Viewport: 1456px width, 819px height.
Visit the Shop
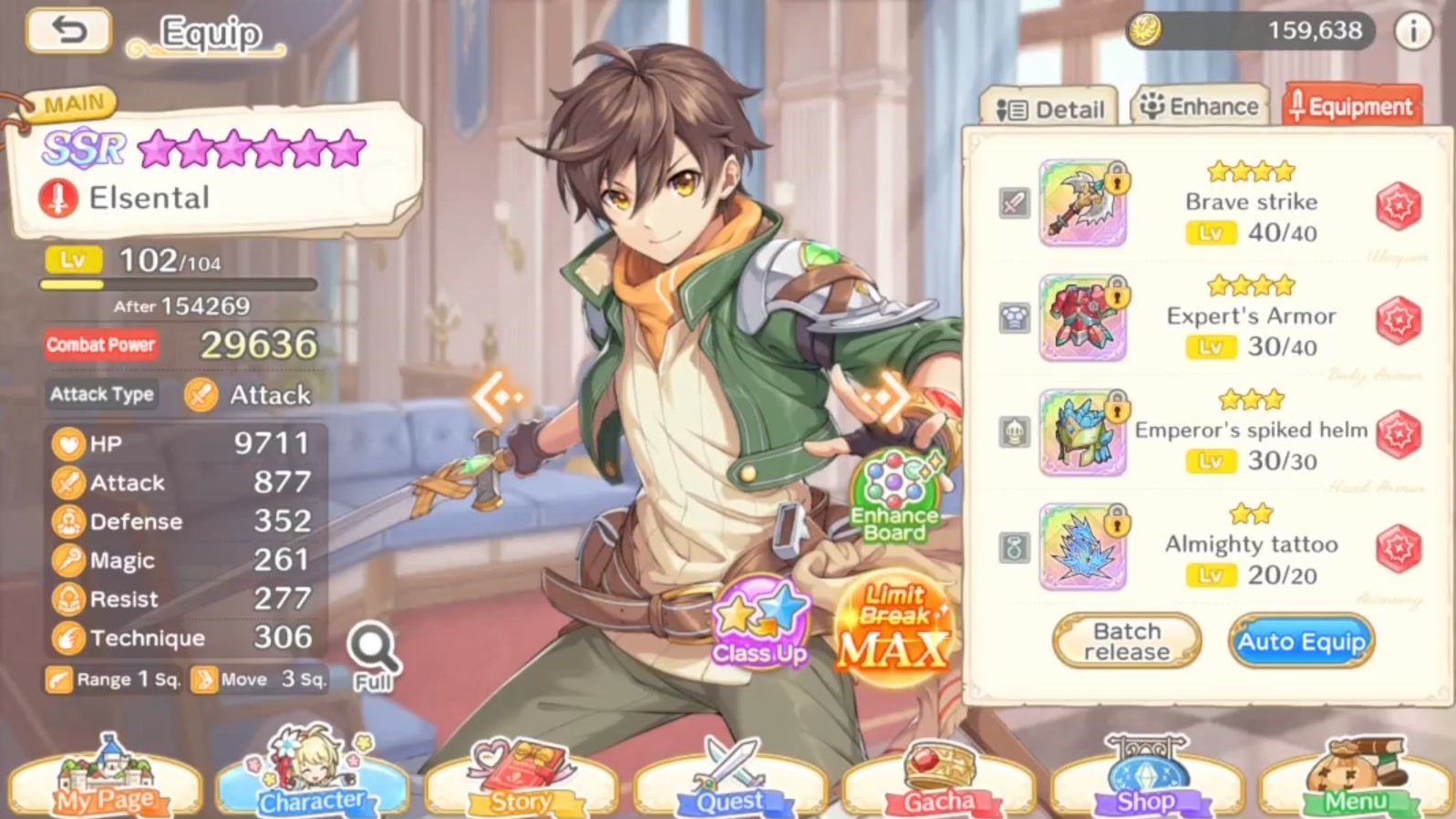click(1146, 783)
